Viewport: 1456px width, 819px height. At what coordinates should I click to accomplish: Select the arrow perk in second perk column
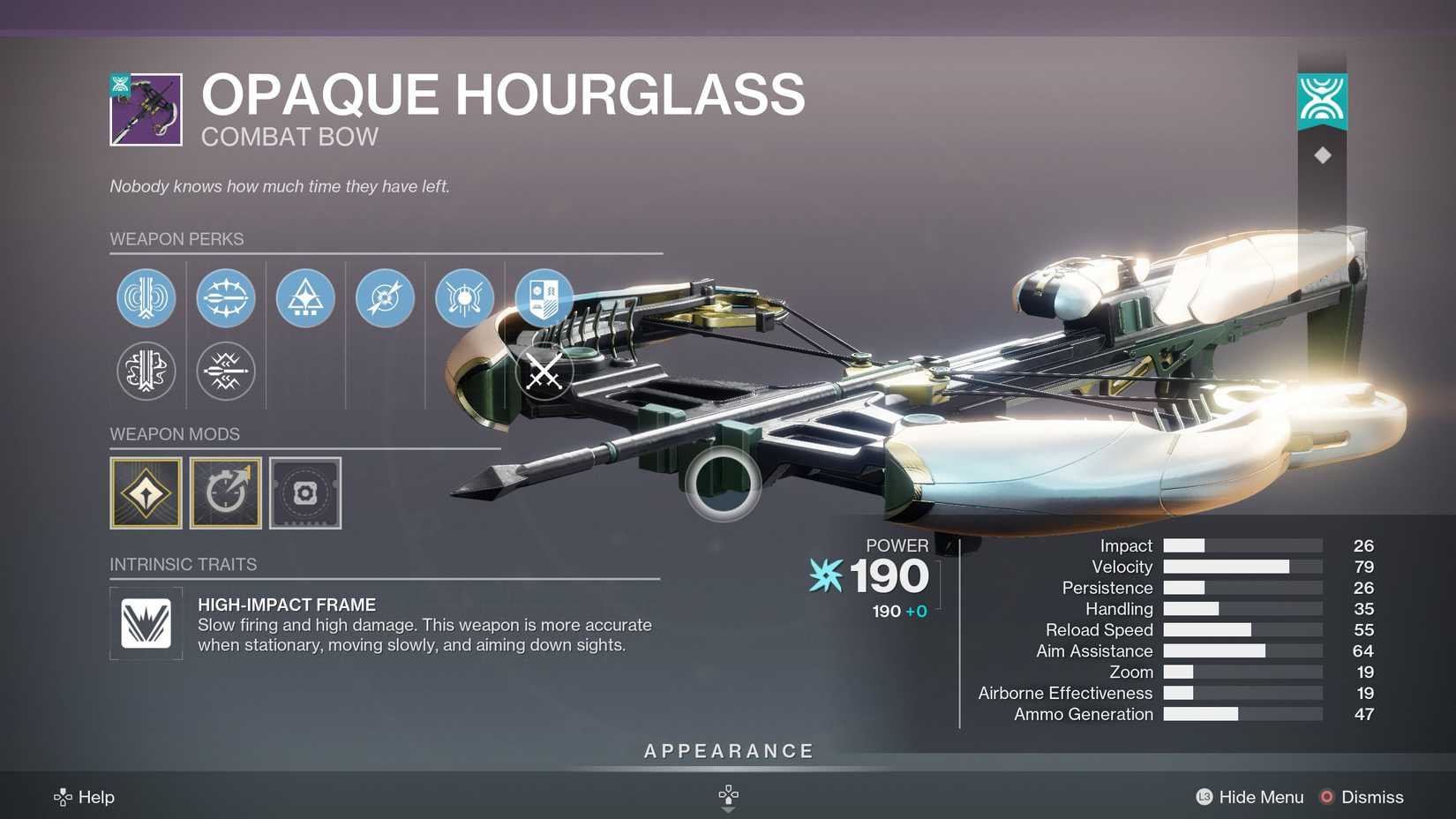coord(226,298)
